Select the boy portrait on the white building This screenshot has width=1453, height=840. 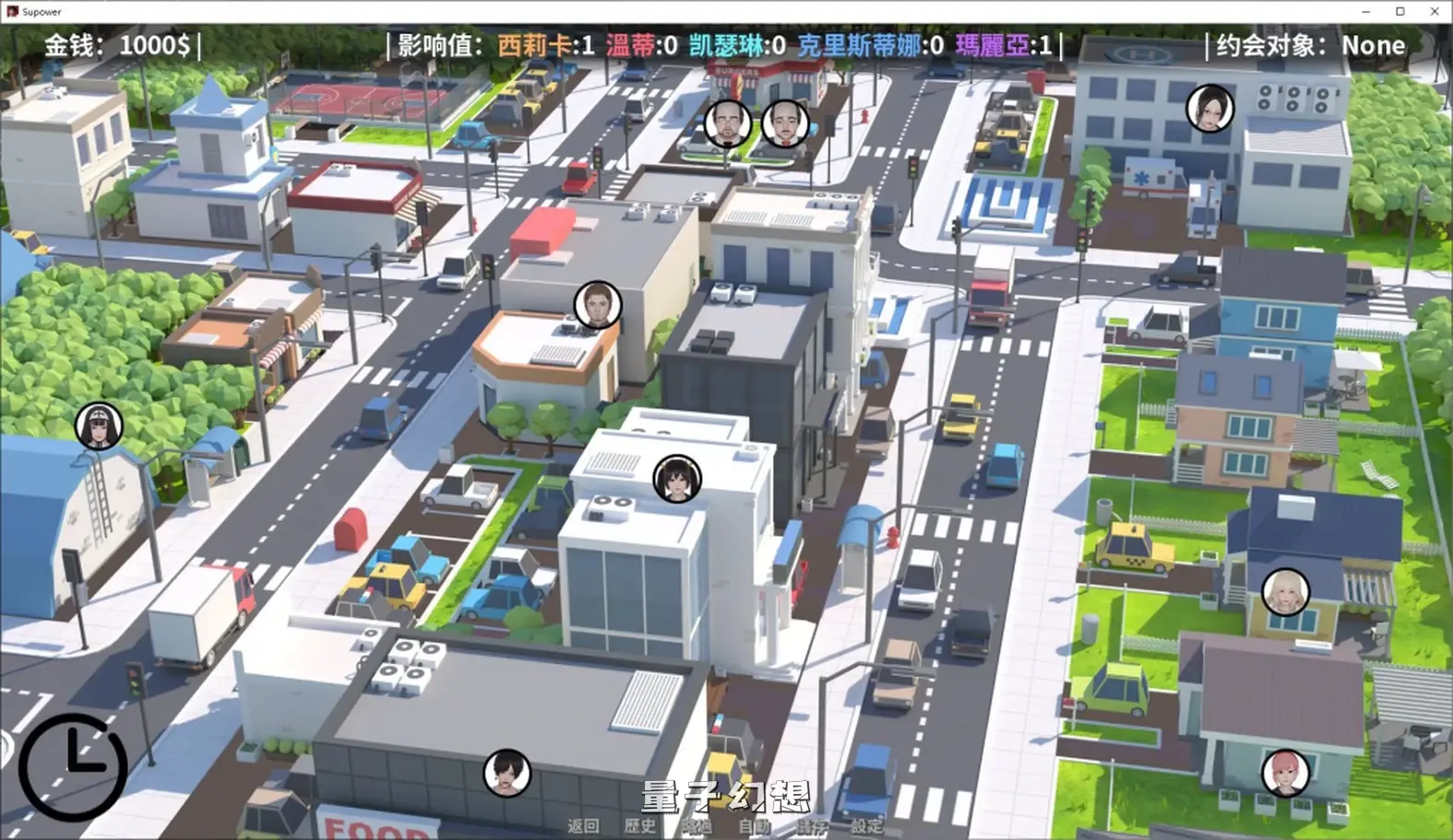[x=677, y=479]
